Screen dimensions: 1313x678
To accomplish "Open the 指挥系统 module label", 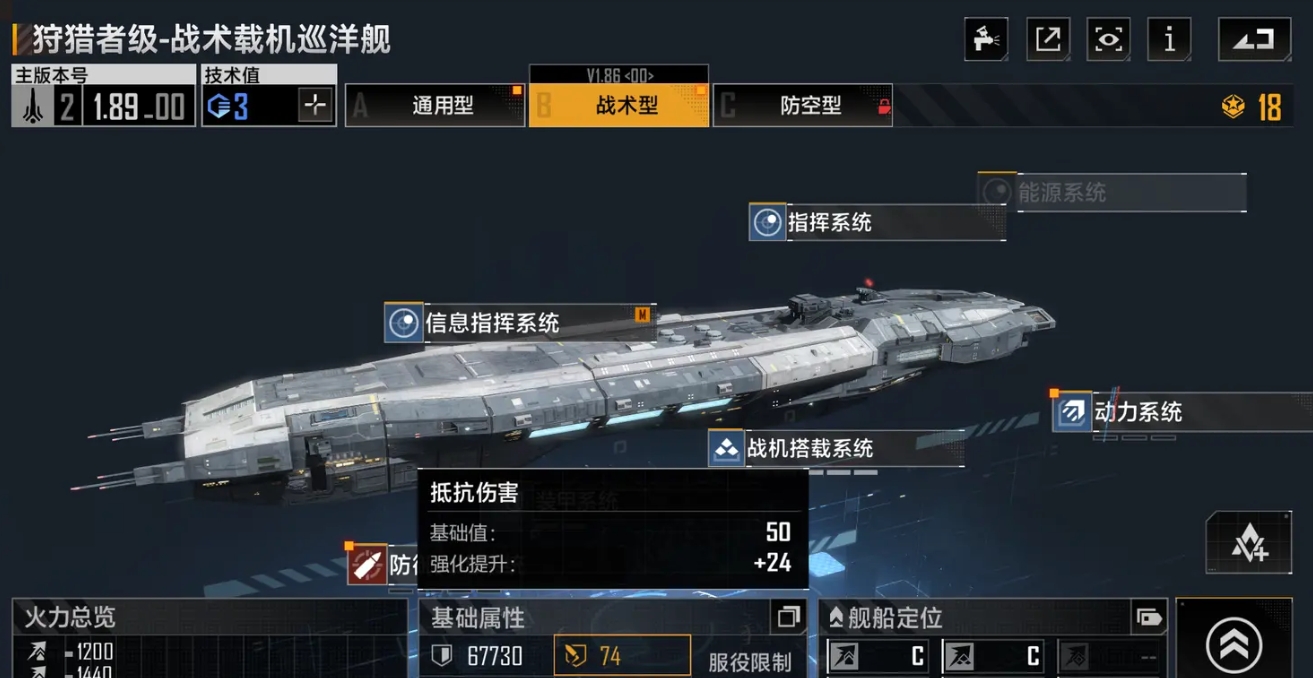I will tap(876, 222).
